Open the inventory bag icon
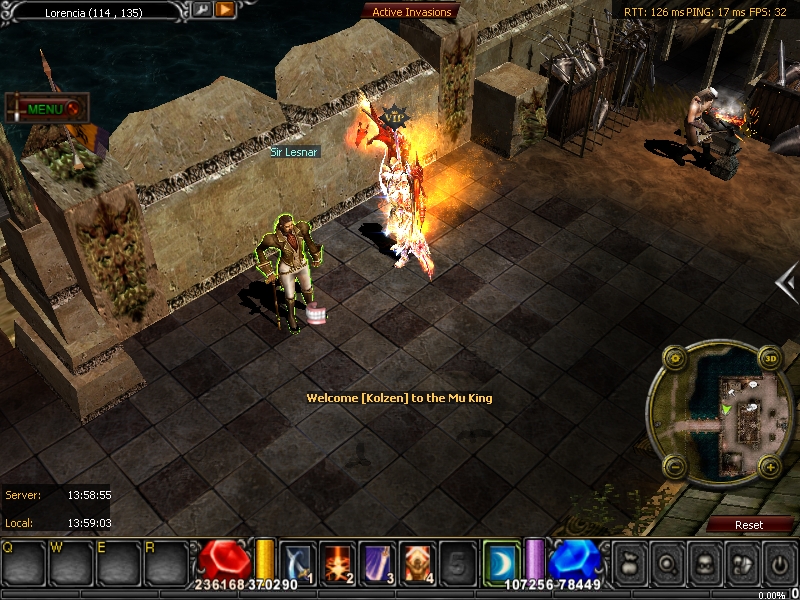Image resolution: width=800 pixels, height=600 pixels. pyautogui.click(x=629, y=563)
